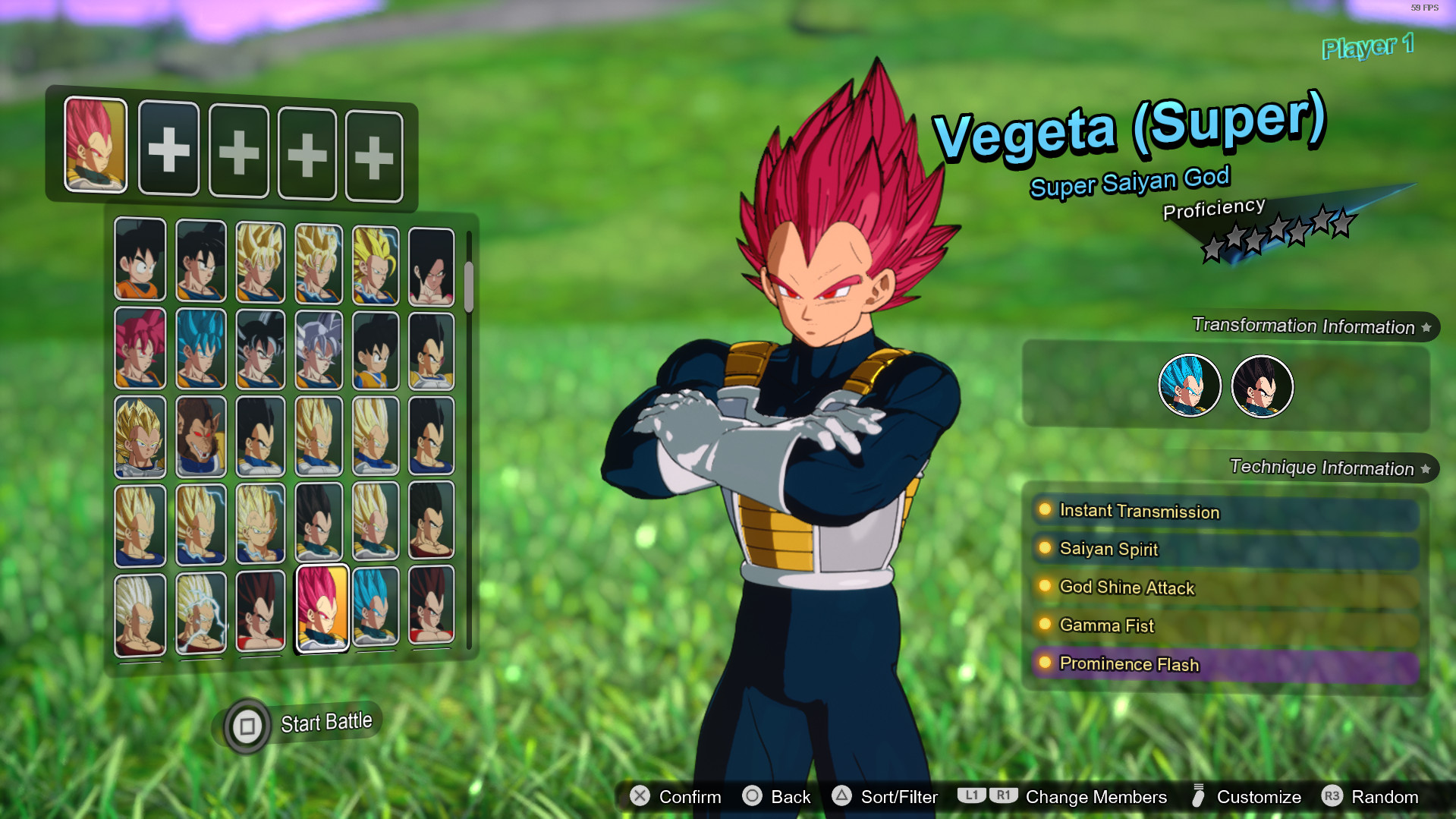This screenshot has width=1456, height=819.
Task: Toggle the star beside Technique Information
Action: [1426, 468]
